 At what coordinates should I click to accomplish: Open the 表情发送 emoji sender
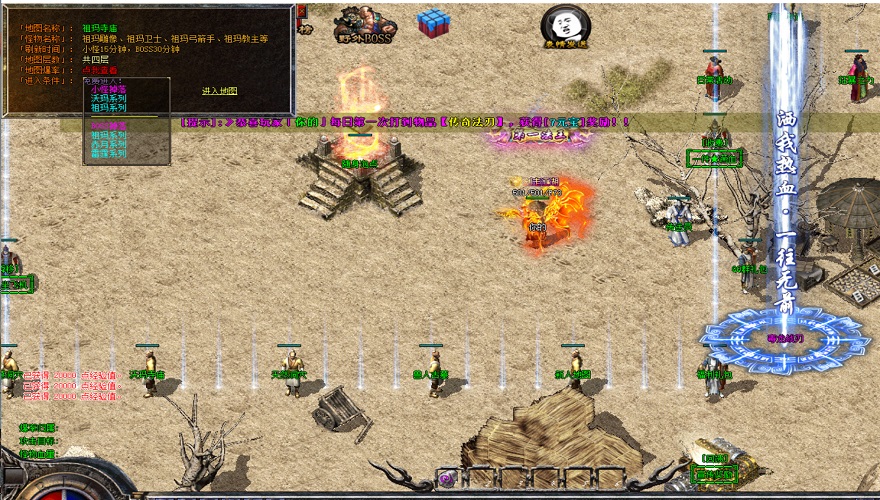pos(565,26)
